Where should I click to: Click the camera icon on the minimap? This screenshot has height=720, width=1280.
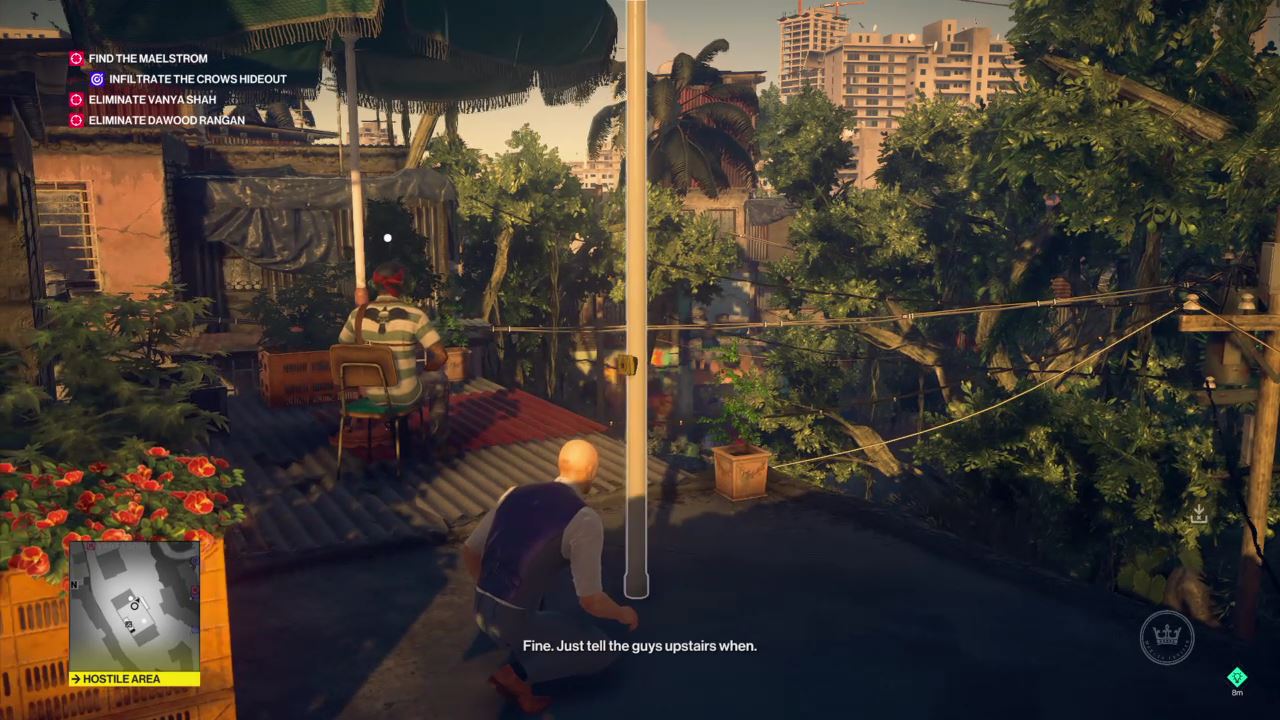pyautogui.click(x=128, y=624)
